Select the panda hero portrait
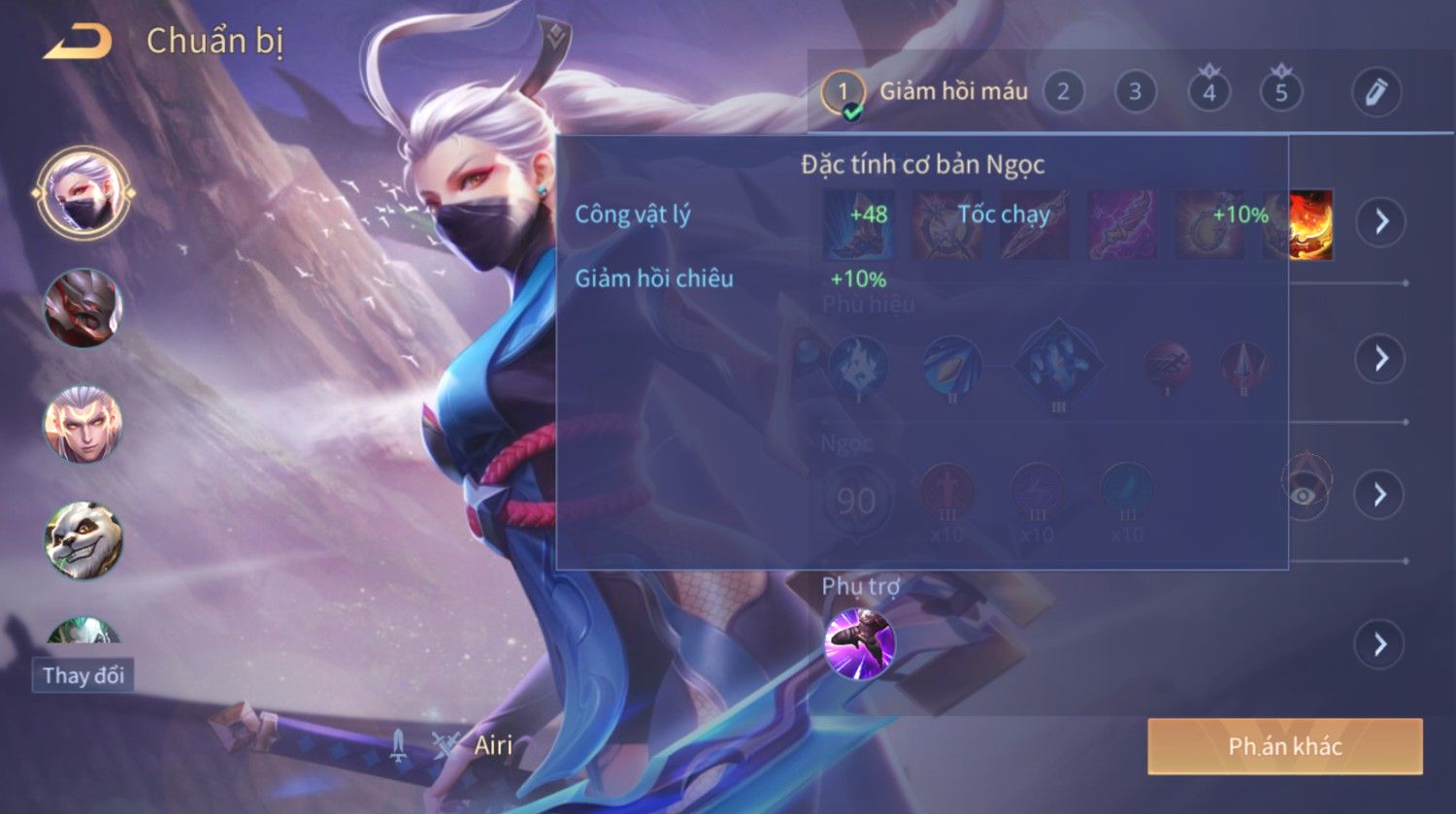This screenshot has width=1456, height=814. point(83,539)
